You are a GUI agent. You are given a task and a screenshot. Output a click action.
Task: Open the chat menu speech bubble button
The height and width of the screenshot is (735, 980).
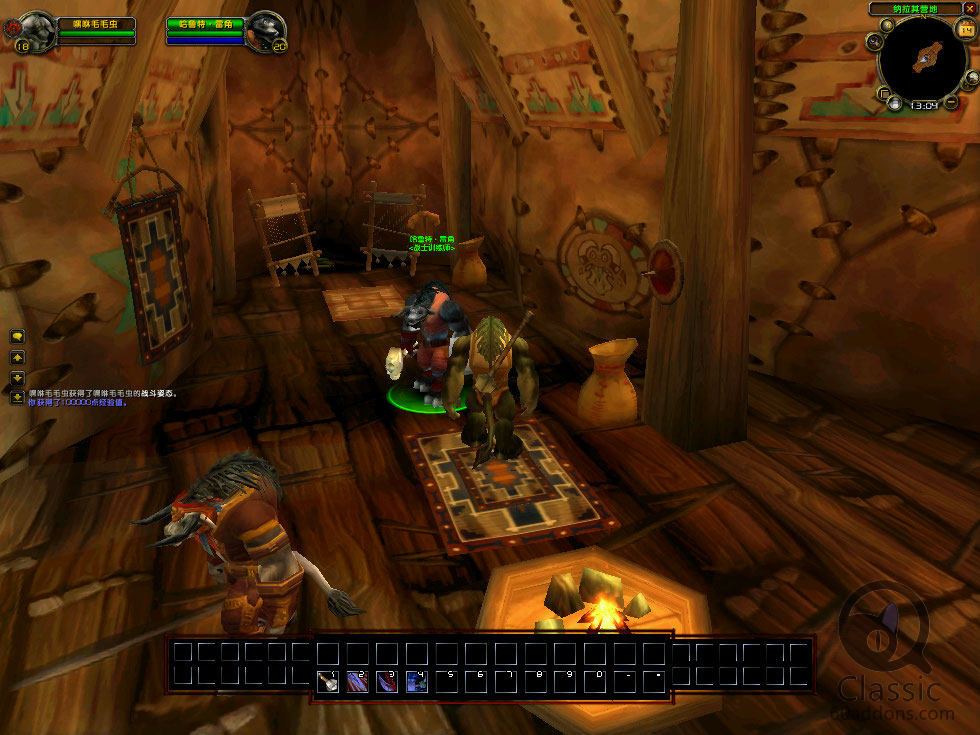point(17,337)
